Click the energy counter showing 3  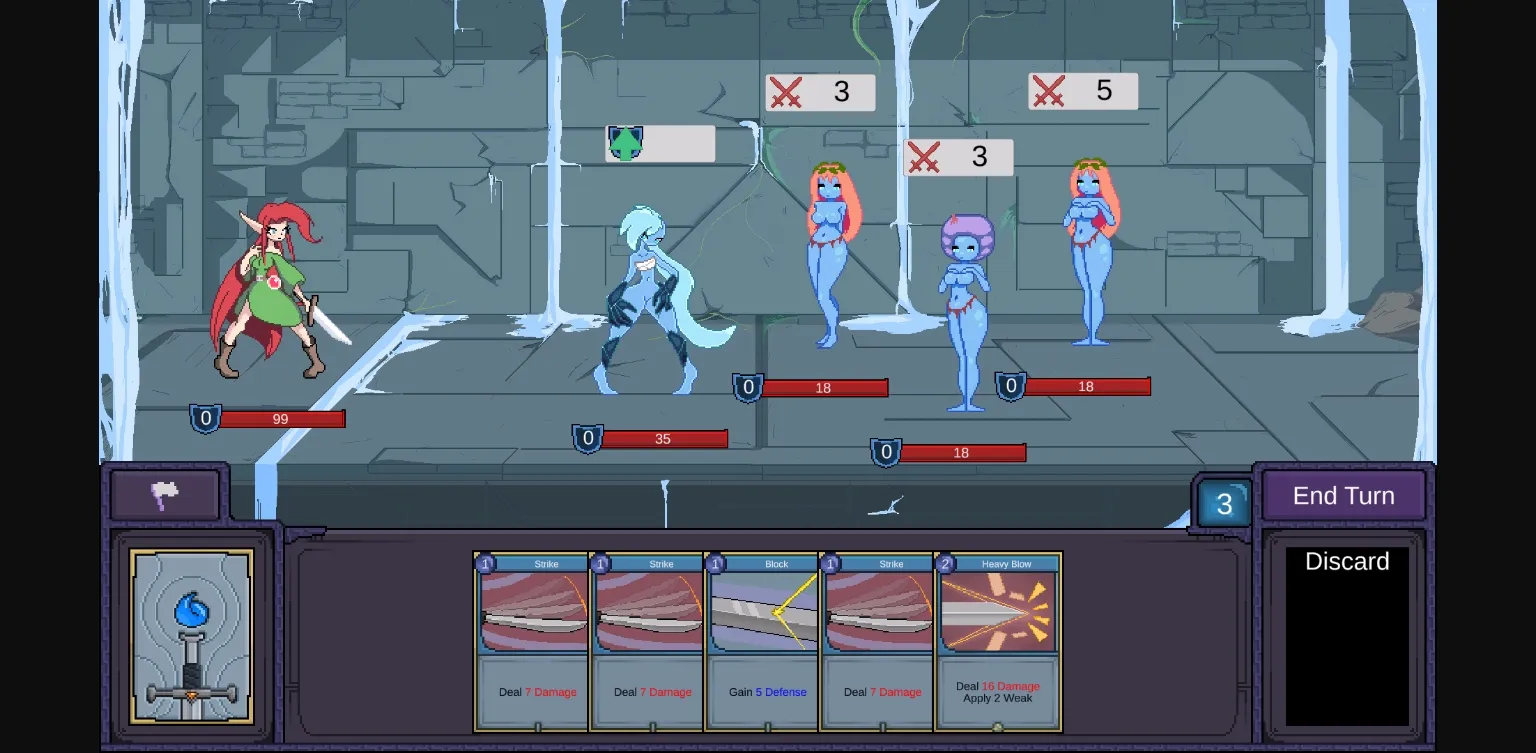tap(1223, 503)
